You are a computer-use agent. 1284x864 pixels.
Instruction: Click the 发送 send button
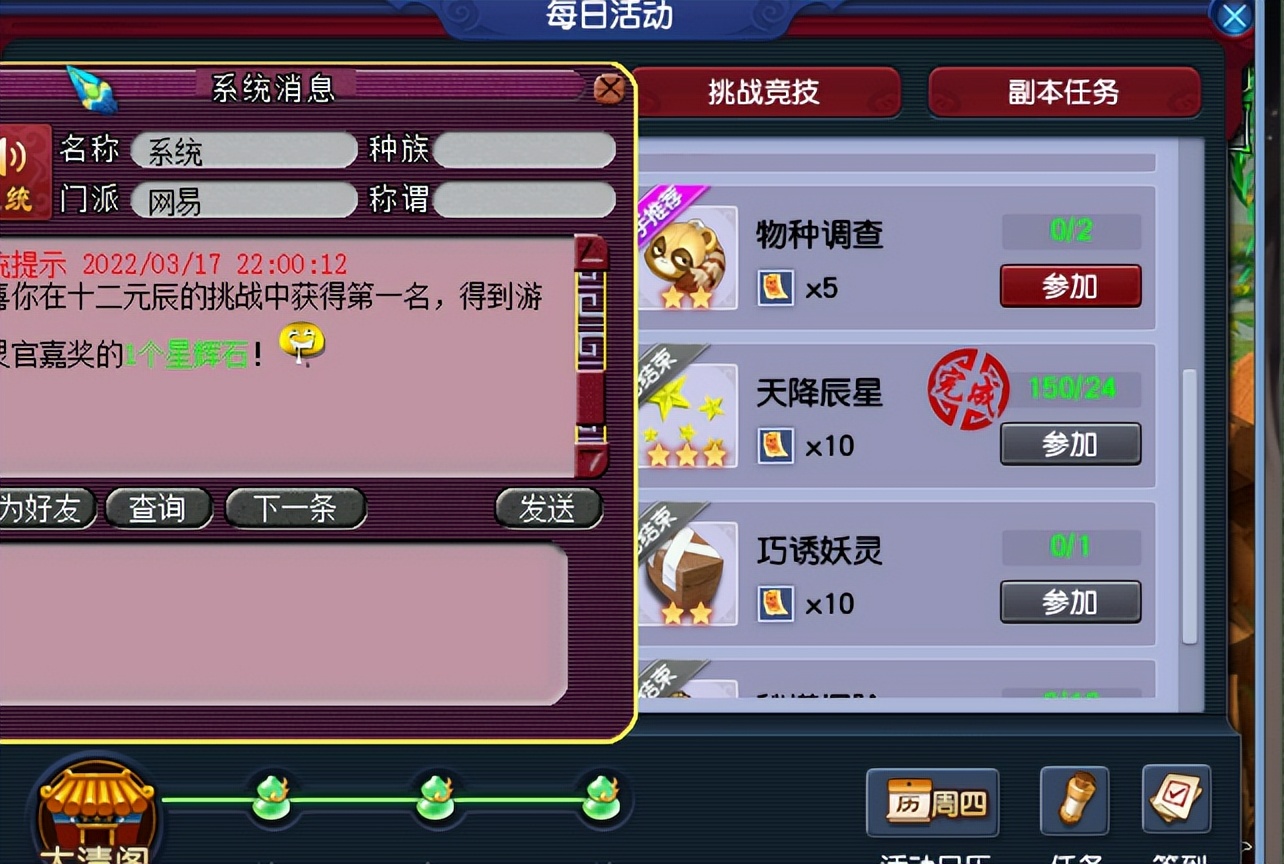[x=547, y=508]
